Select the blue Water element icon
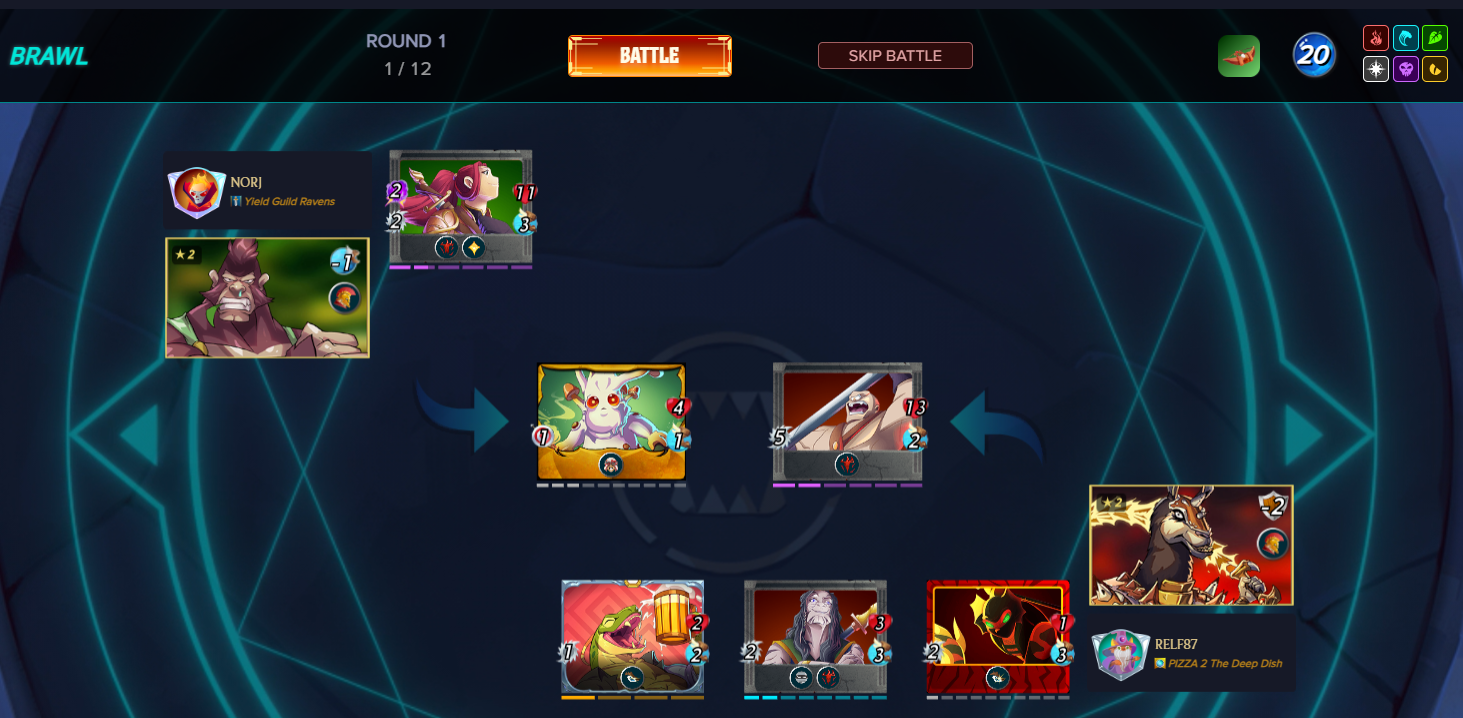 1406,39
